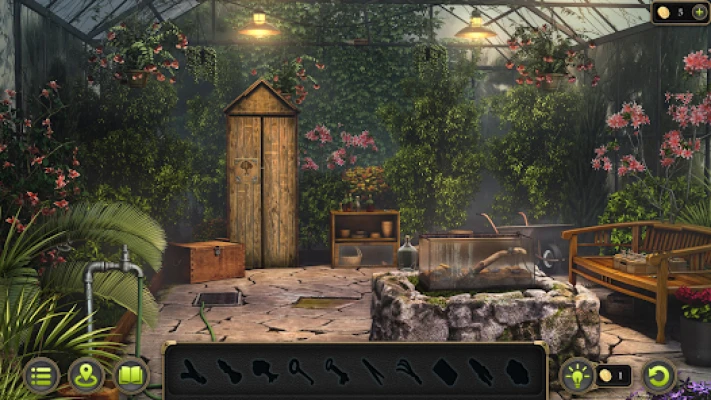Open the map location pin button
Image resolution: width=711 pixels, height=400 pixels.
point(87,375)
